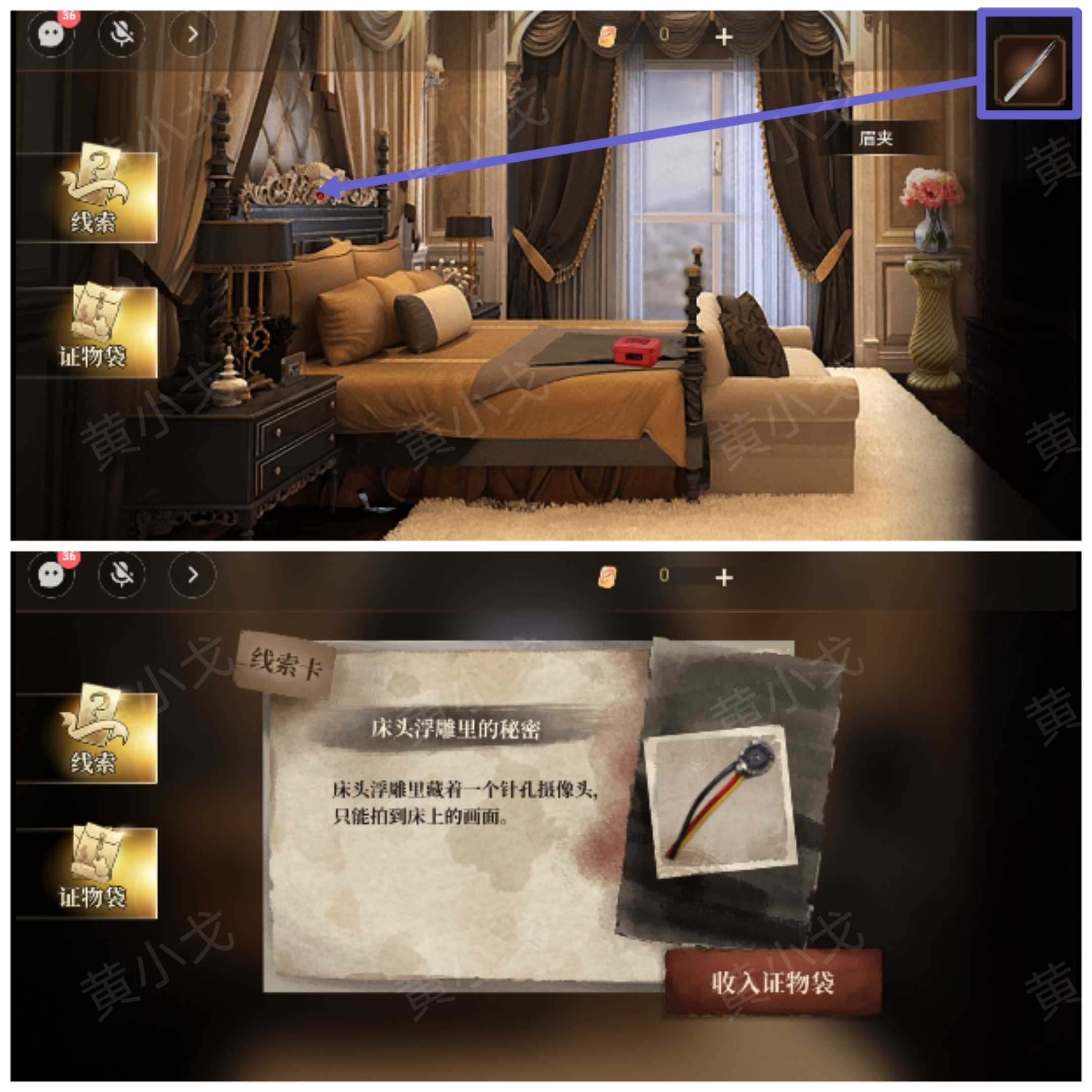Select the tweezers item slot

(x=1030, y=71)
